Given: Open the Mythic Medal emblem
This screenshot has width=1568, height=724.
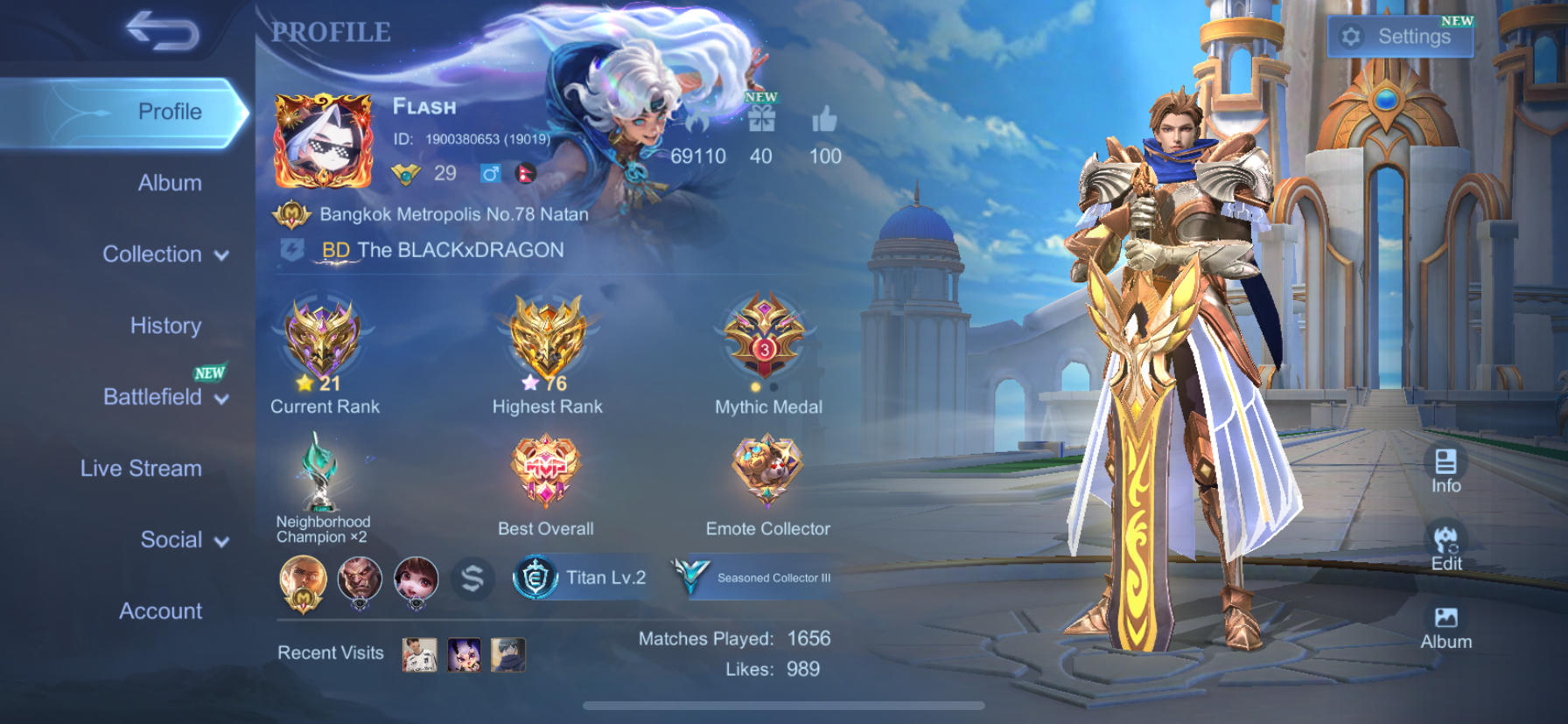Looking at the screenshot, I should (766, 341).
